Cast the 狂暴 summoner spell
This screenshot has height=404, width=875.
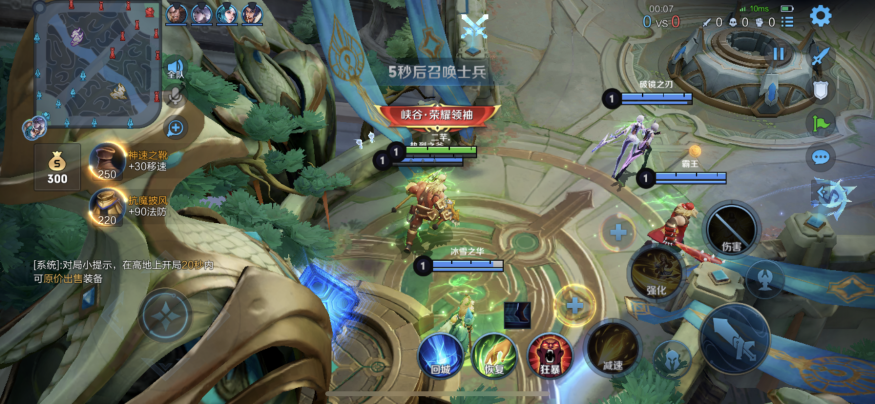[549, 353]
